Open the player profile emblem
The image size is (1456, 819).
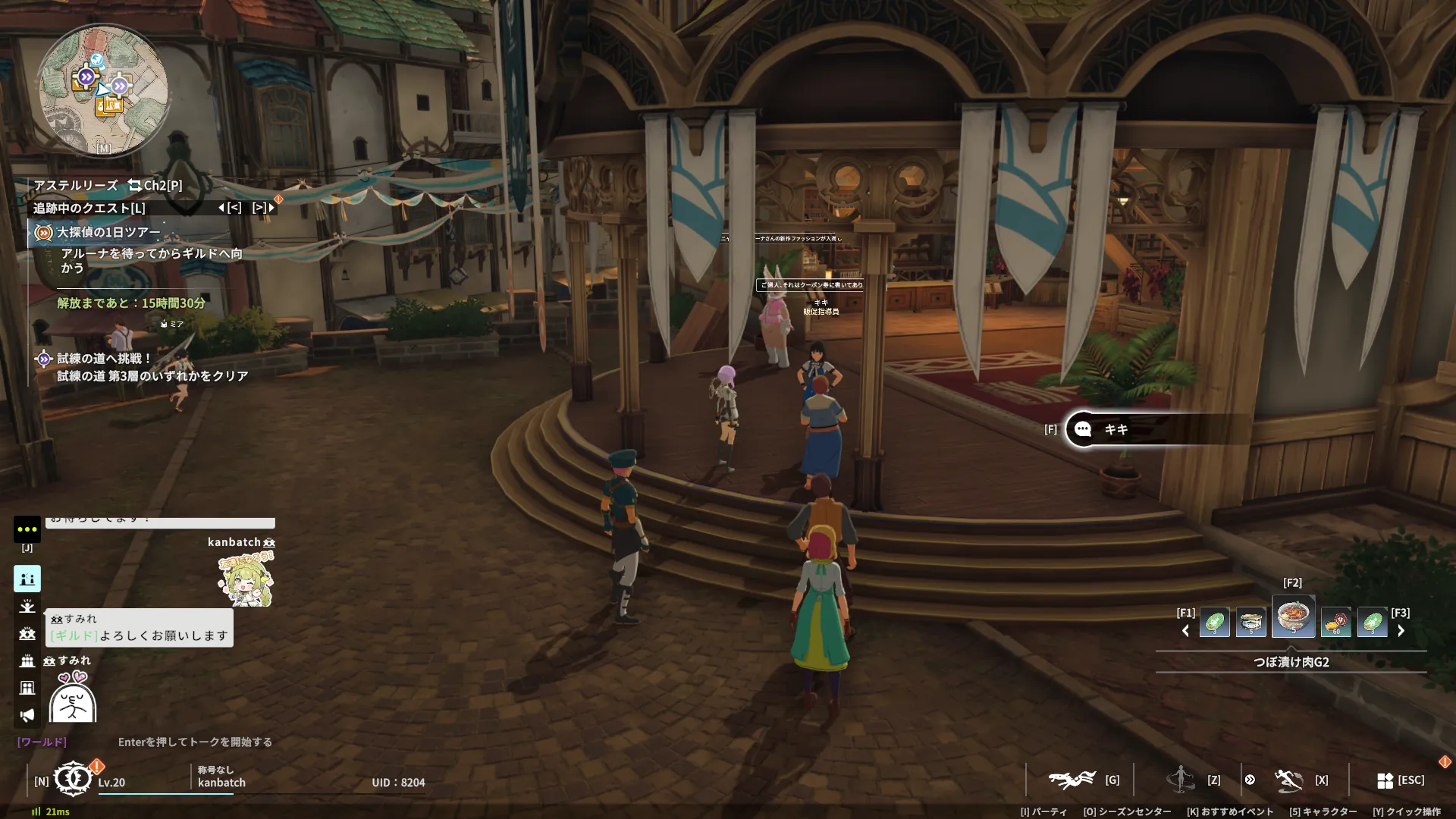pos(73,779)
